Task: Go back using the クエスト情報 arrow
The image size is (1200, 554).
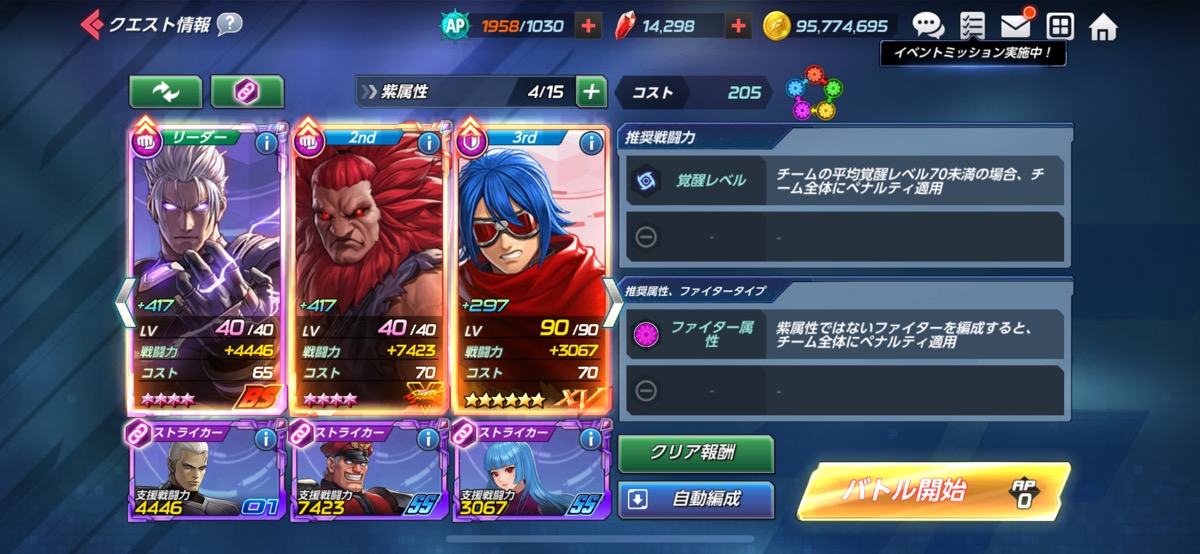Action: [92, 24]
